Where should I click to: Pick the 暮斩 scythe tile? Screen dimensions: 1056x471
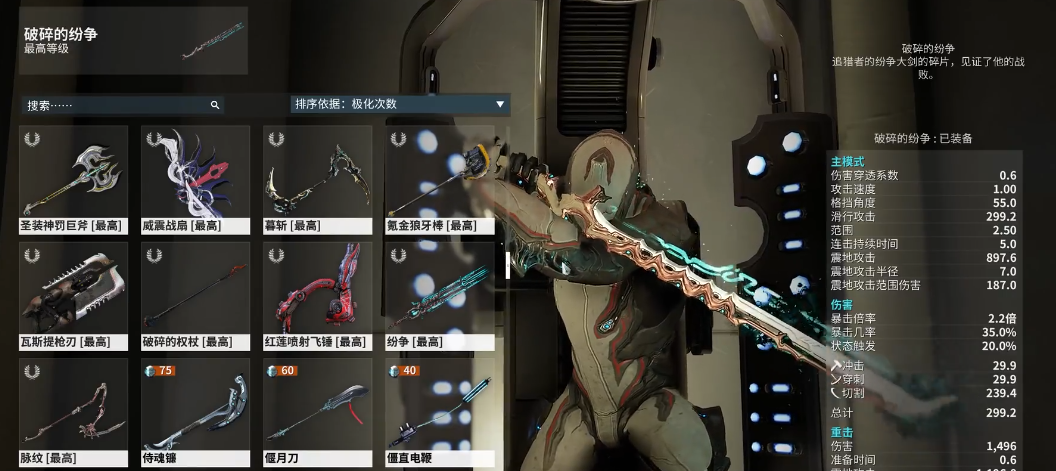317,178
